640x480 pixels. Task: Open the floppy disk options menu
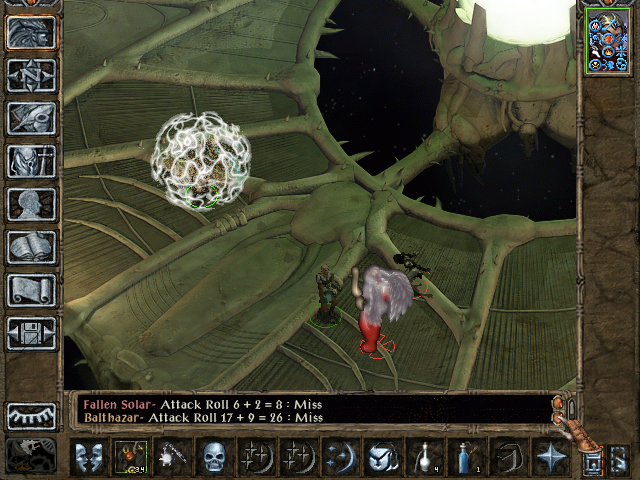[x=31, y=333]
